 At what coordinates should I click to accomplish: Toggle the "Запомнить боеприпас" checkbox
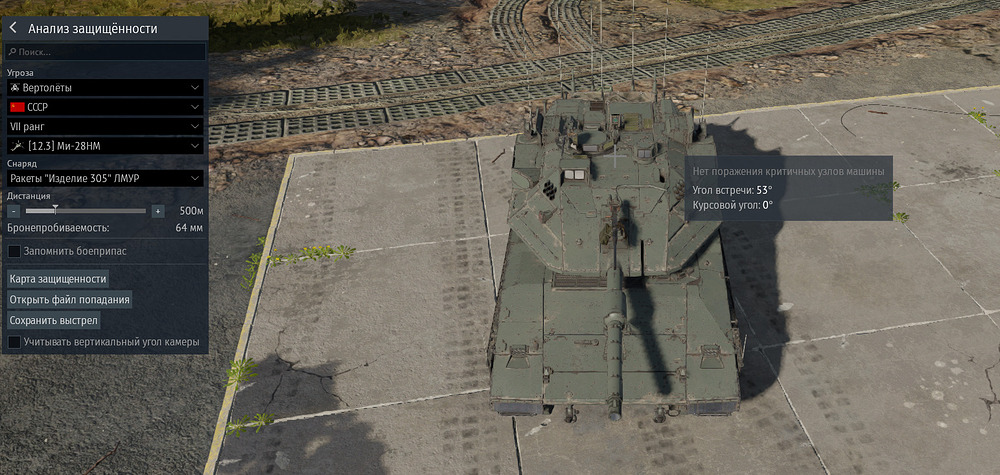tap(14, 250)
